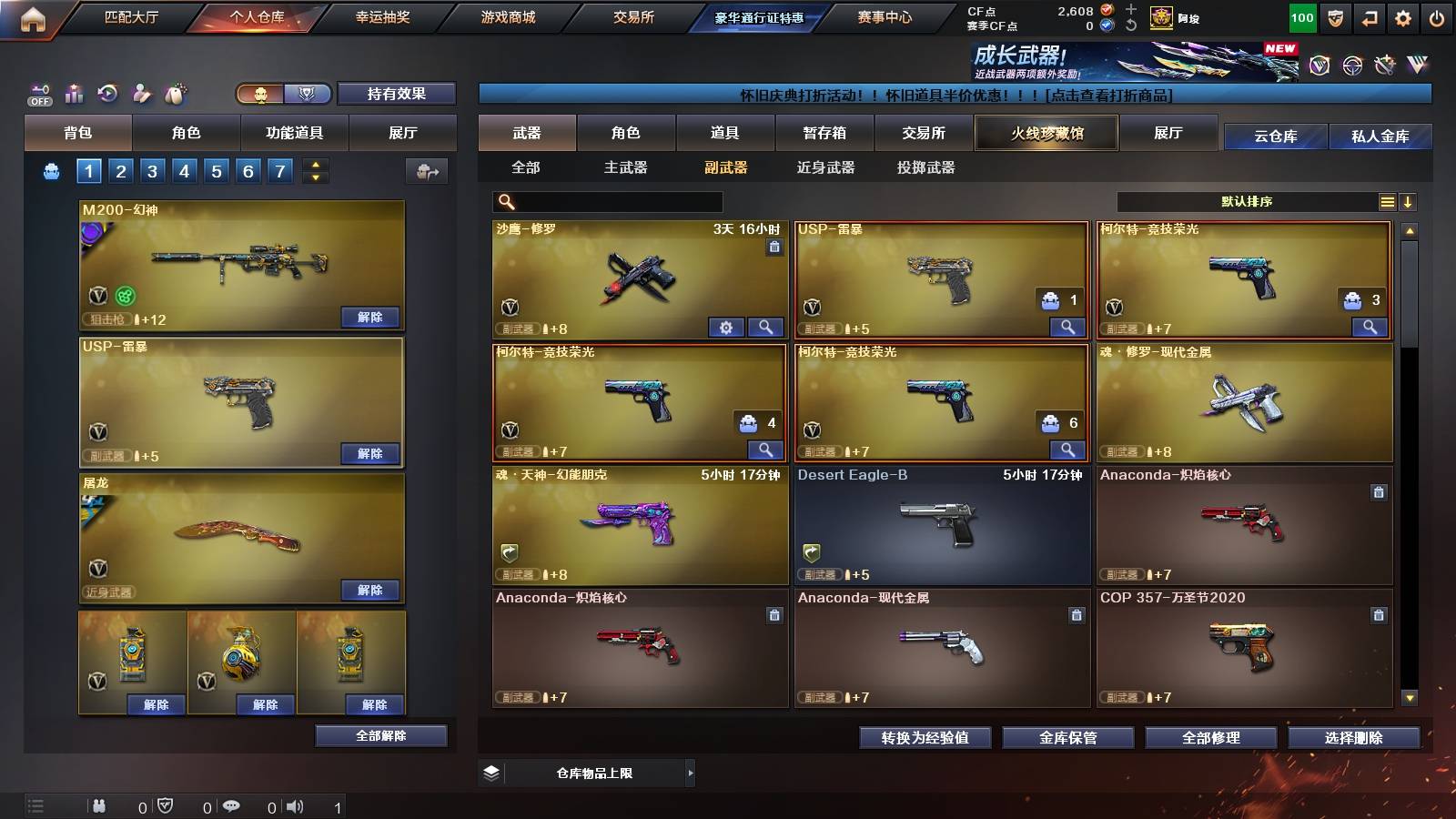
Task: Click the channel switch arrow icon top right
Action: (1368, 16)
